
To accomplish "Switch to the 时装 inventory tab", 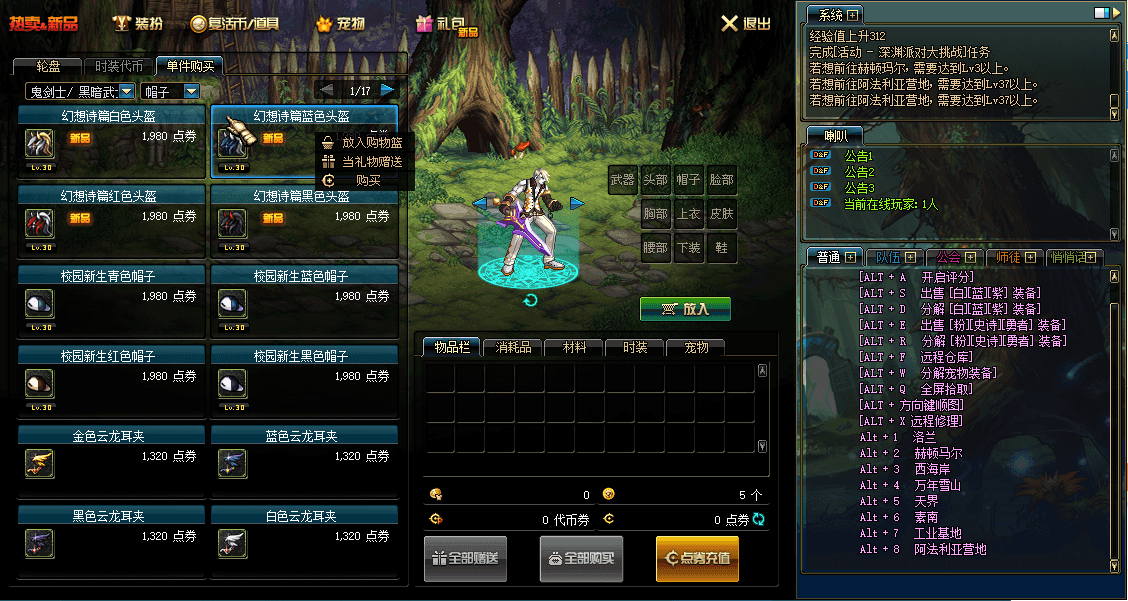I will click(634, 348).
